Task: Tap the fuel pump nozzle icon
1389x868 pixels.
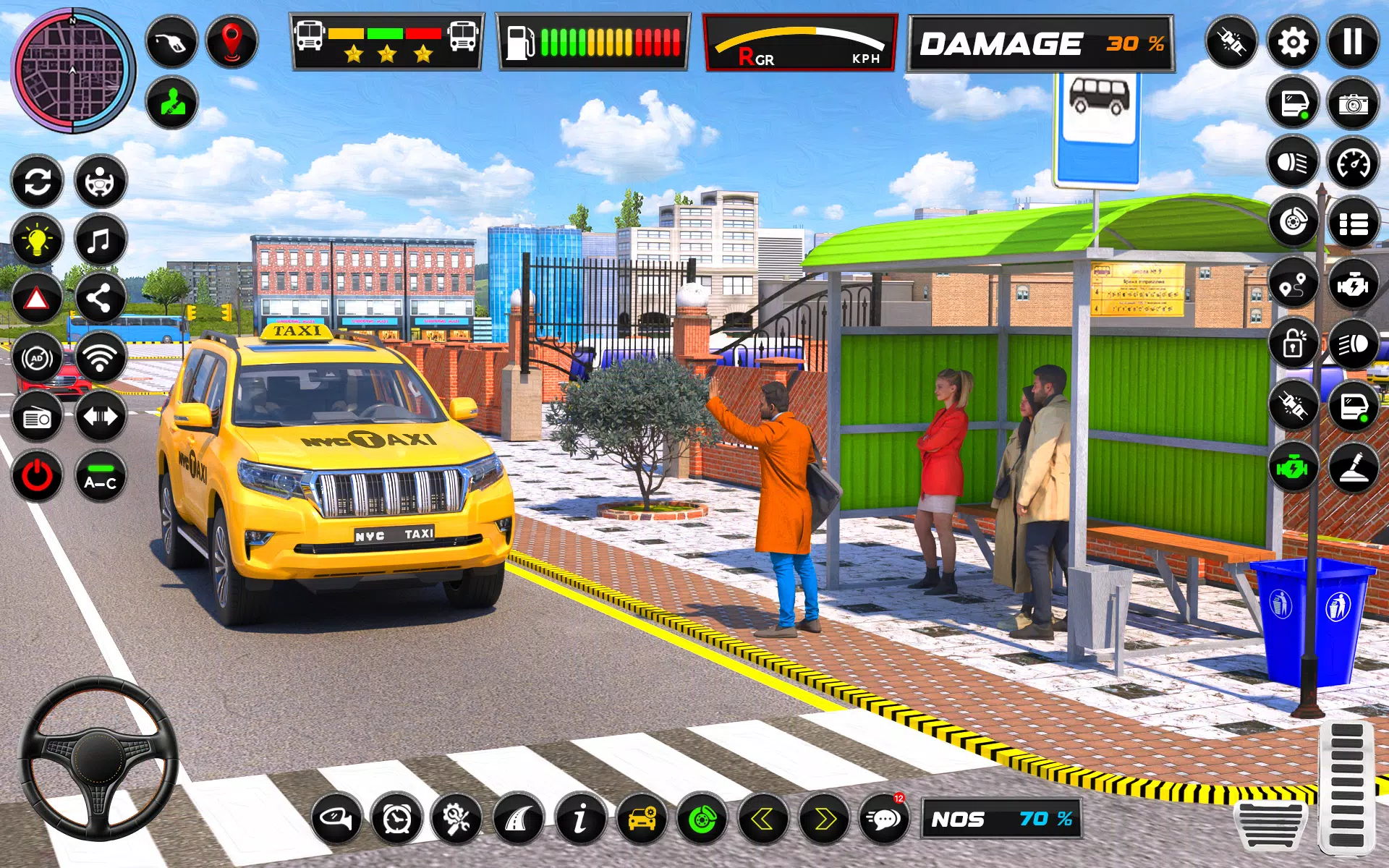Action: click(x=171, y=42)
